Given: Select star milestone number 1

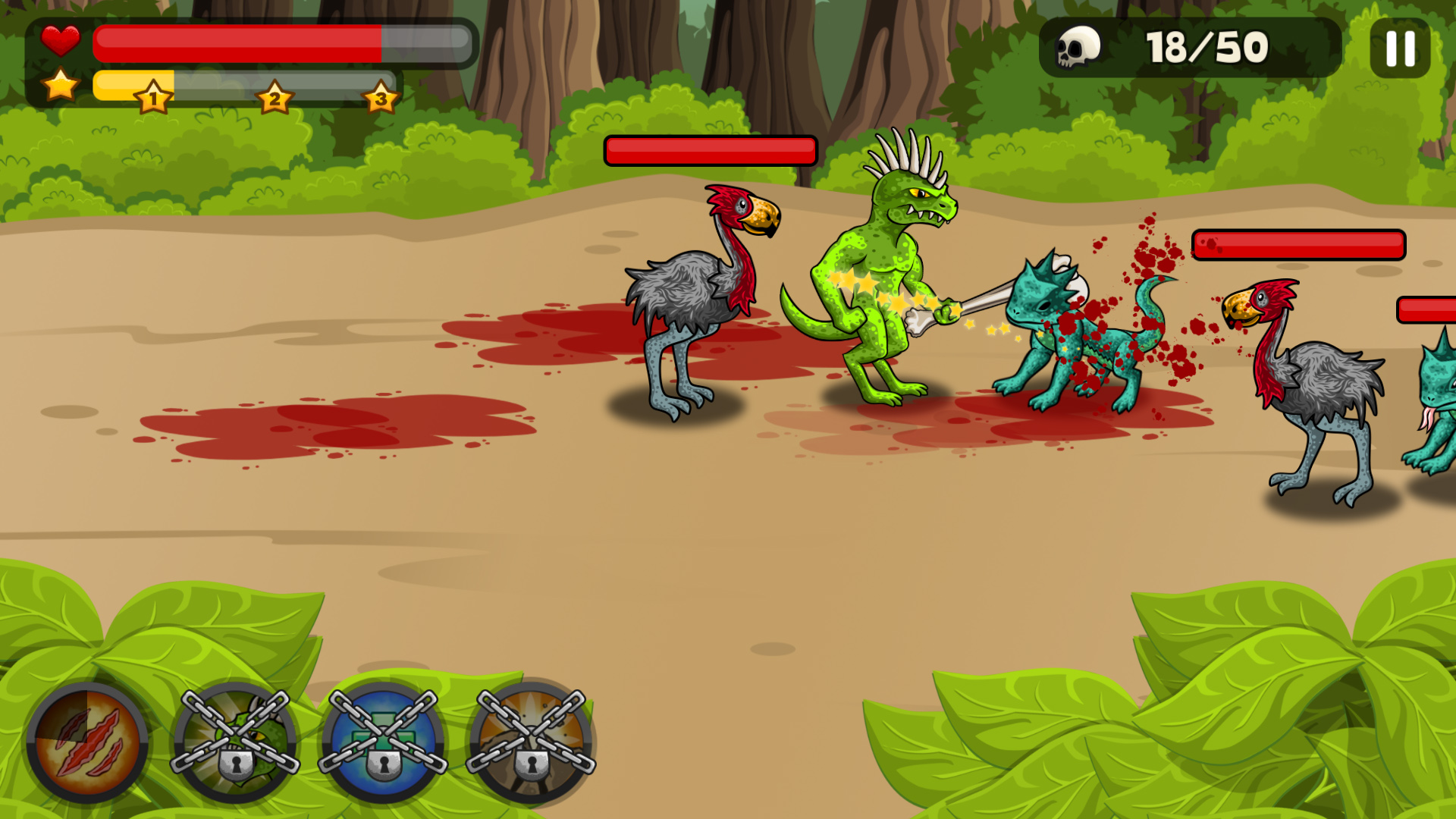Looking at the screenshot, I should 154,97.
